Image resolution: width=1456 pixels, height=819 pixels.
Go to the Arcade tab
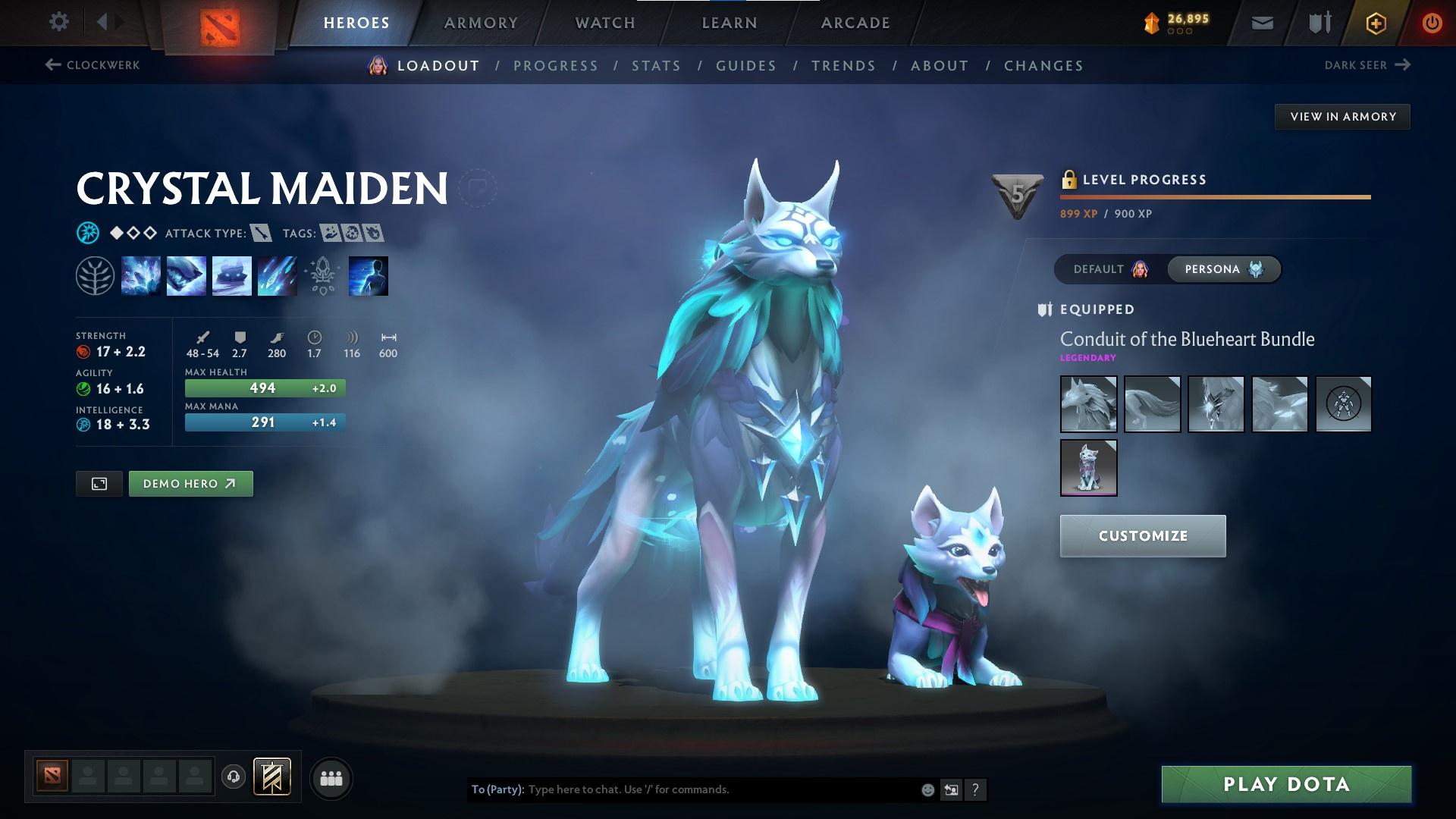[x=855, y=23]
